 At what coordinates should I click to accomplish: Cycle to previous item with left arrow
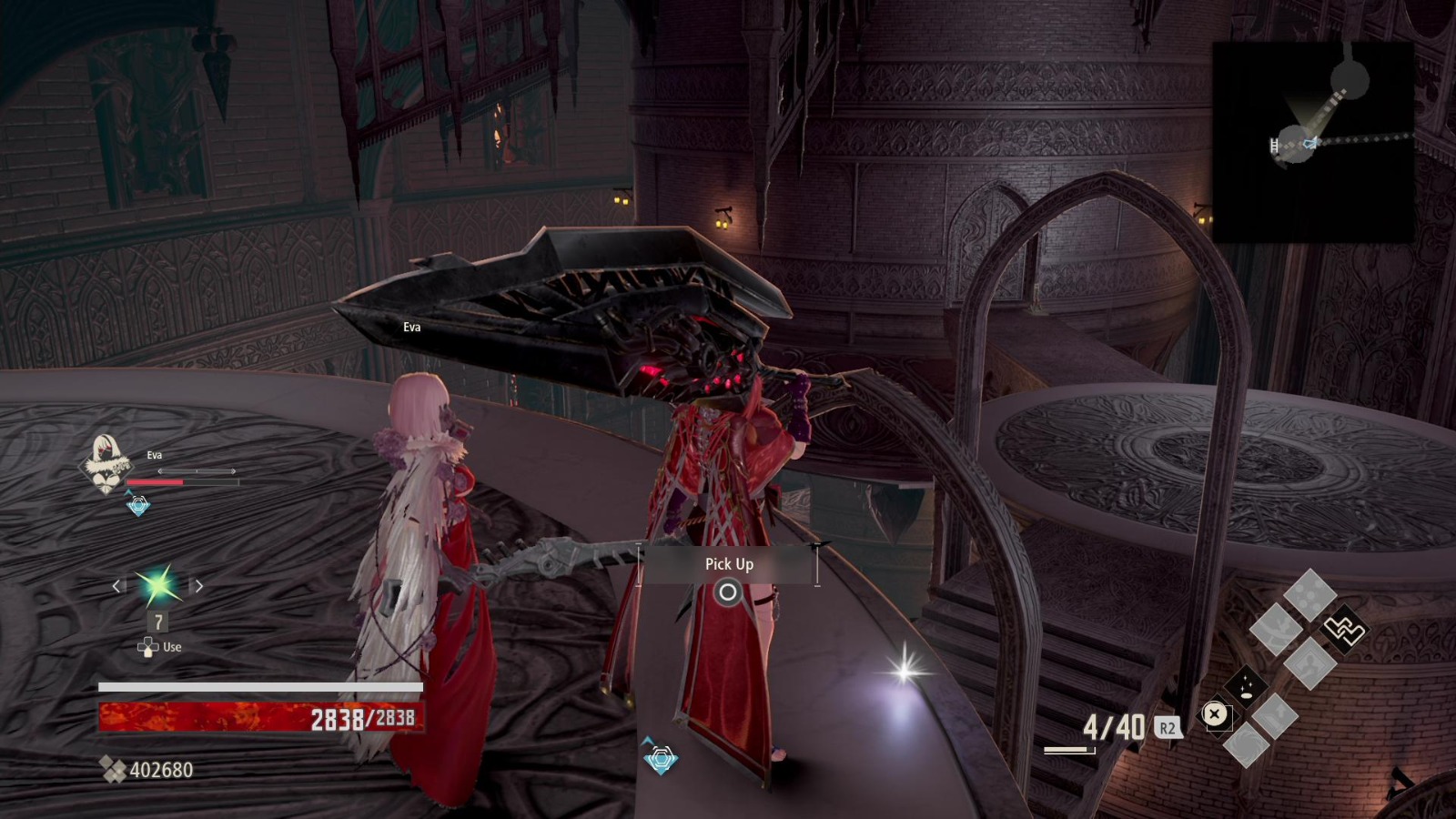tap(116, 586)
